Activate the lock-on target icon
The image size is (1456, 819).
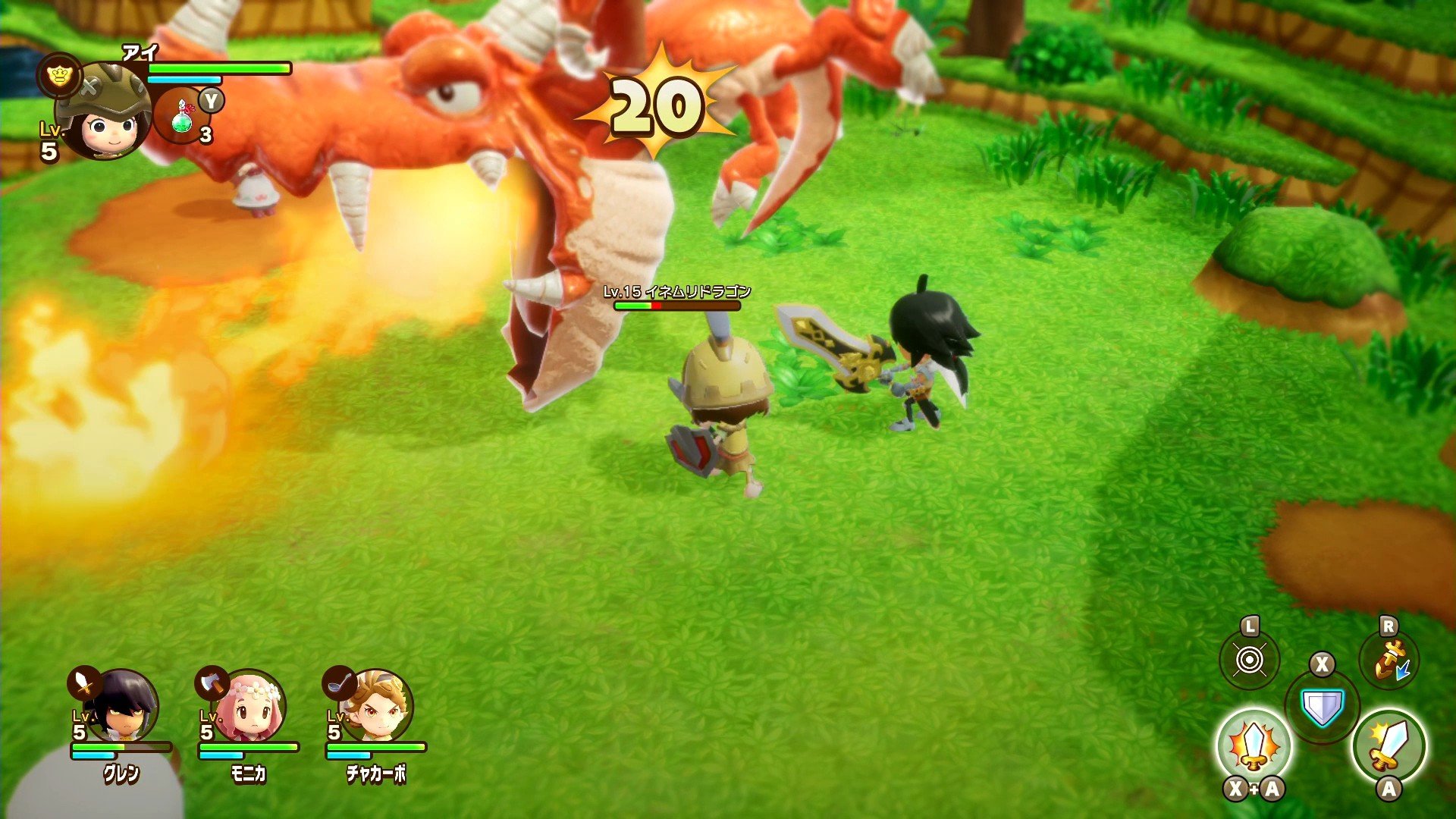[1250, 660]
